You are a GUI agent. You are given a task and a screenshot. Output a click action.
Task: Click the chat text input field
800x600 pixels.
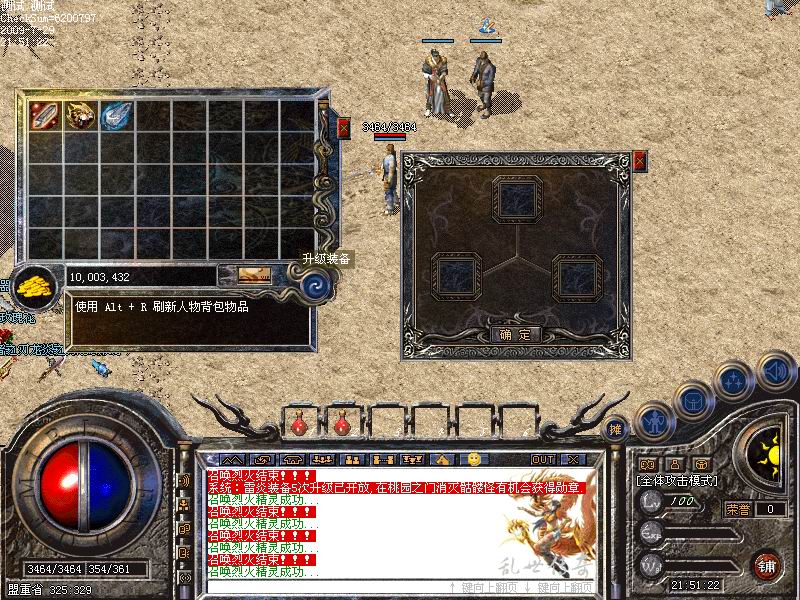[x=320, y=587]
